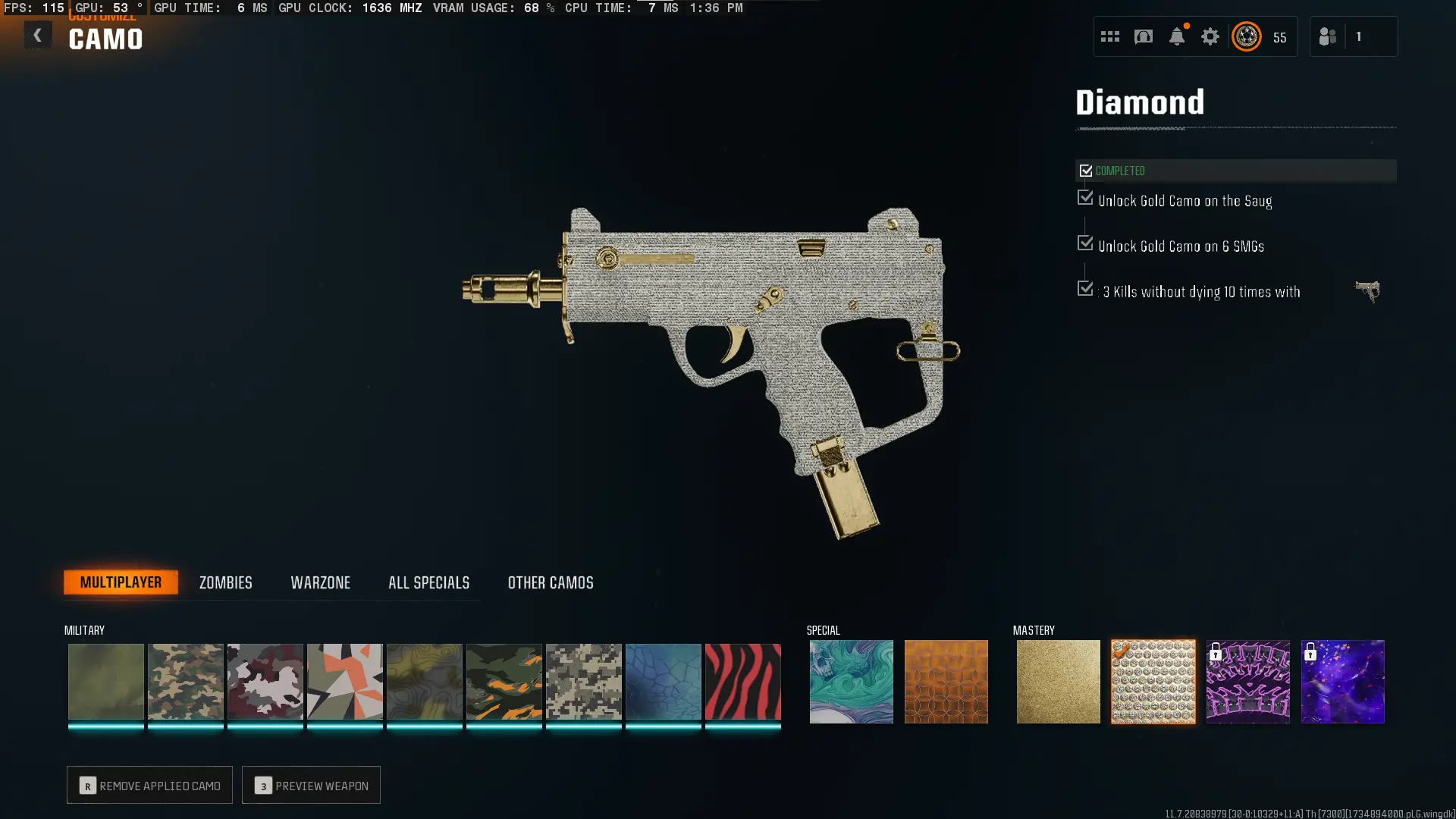Show the All Specials tab

[x=428, y=582]
